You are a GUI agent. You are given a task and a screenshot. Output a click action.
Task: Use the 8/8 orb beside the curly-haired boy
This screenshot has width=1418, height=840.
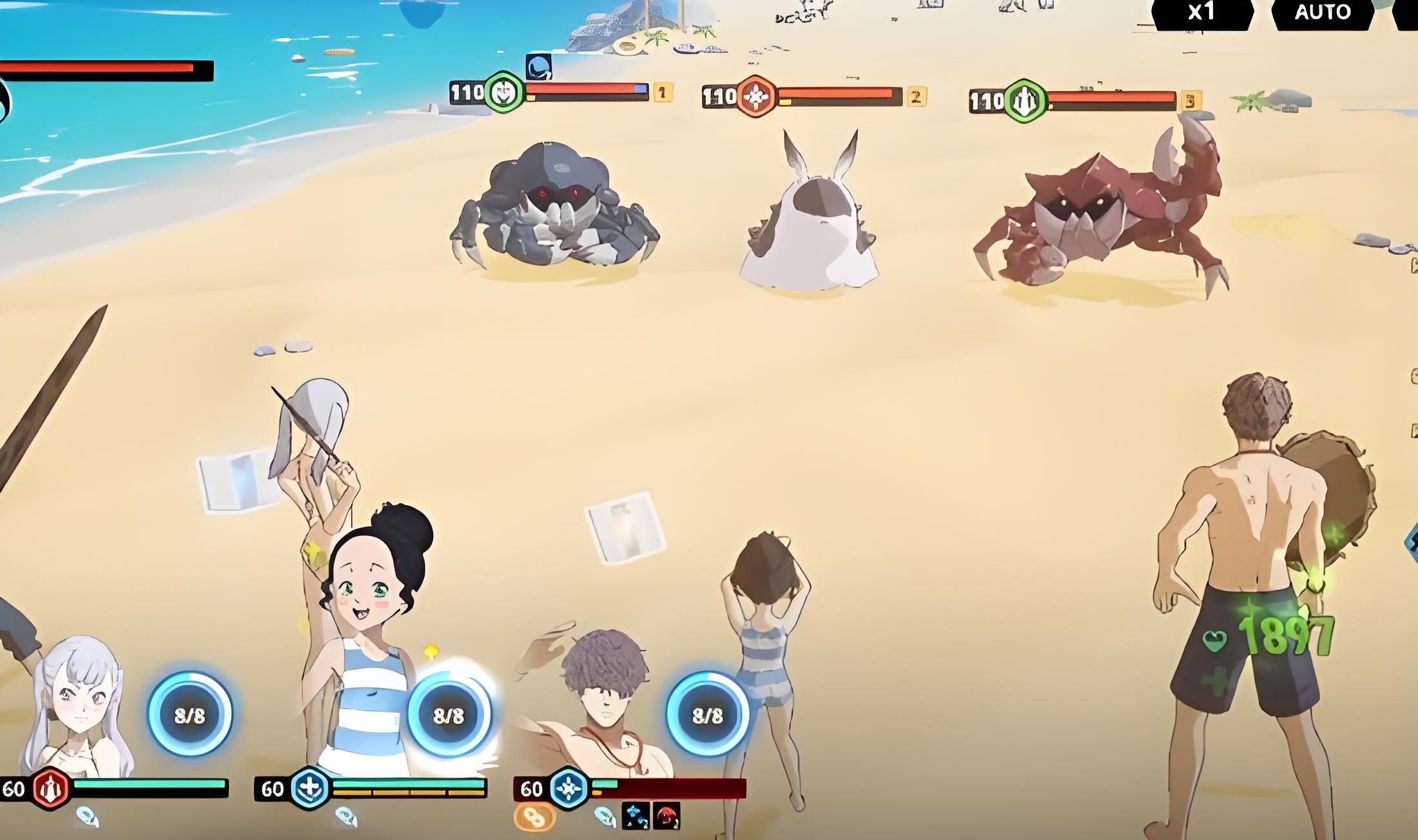(707, 715)
